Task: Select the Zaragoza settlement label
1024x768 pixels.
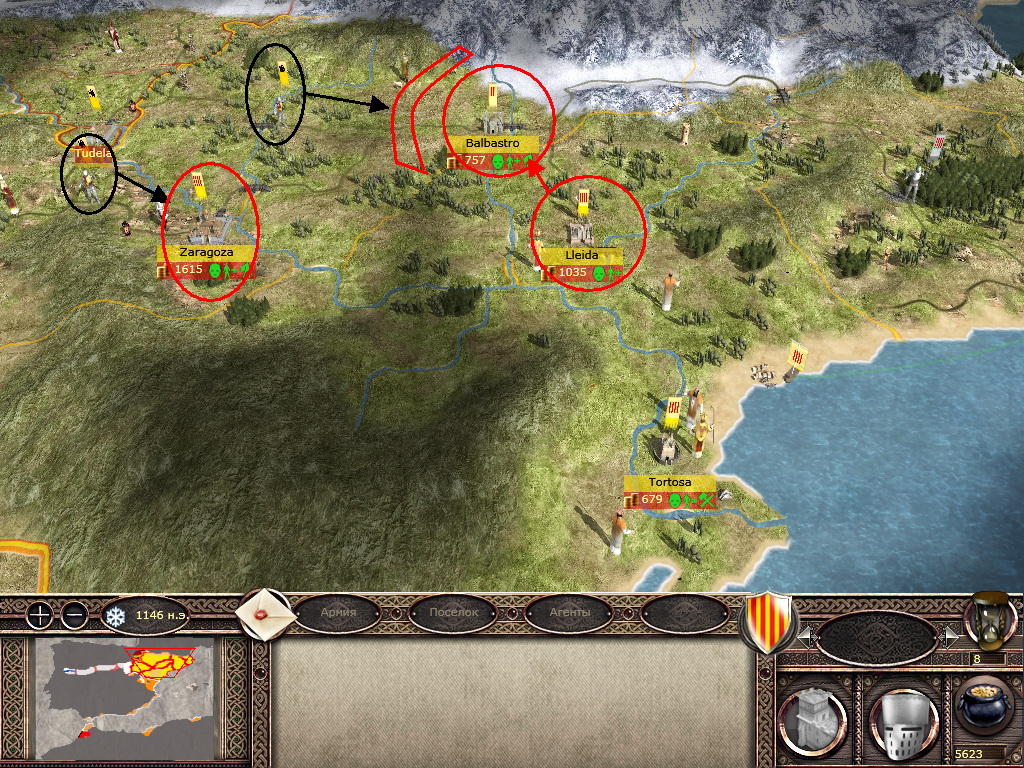Action: point(206,253)
